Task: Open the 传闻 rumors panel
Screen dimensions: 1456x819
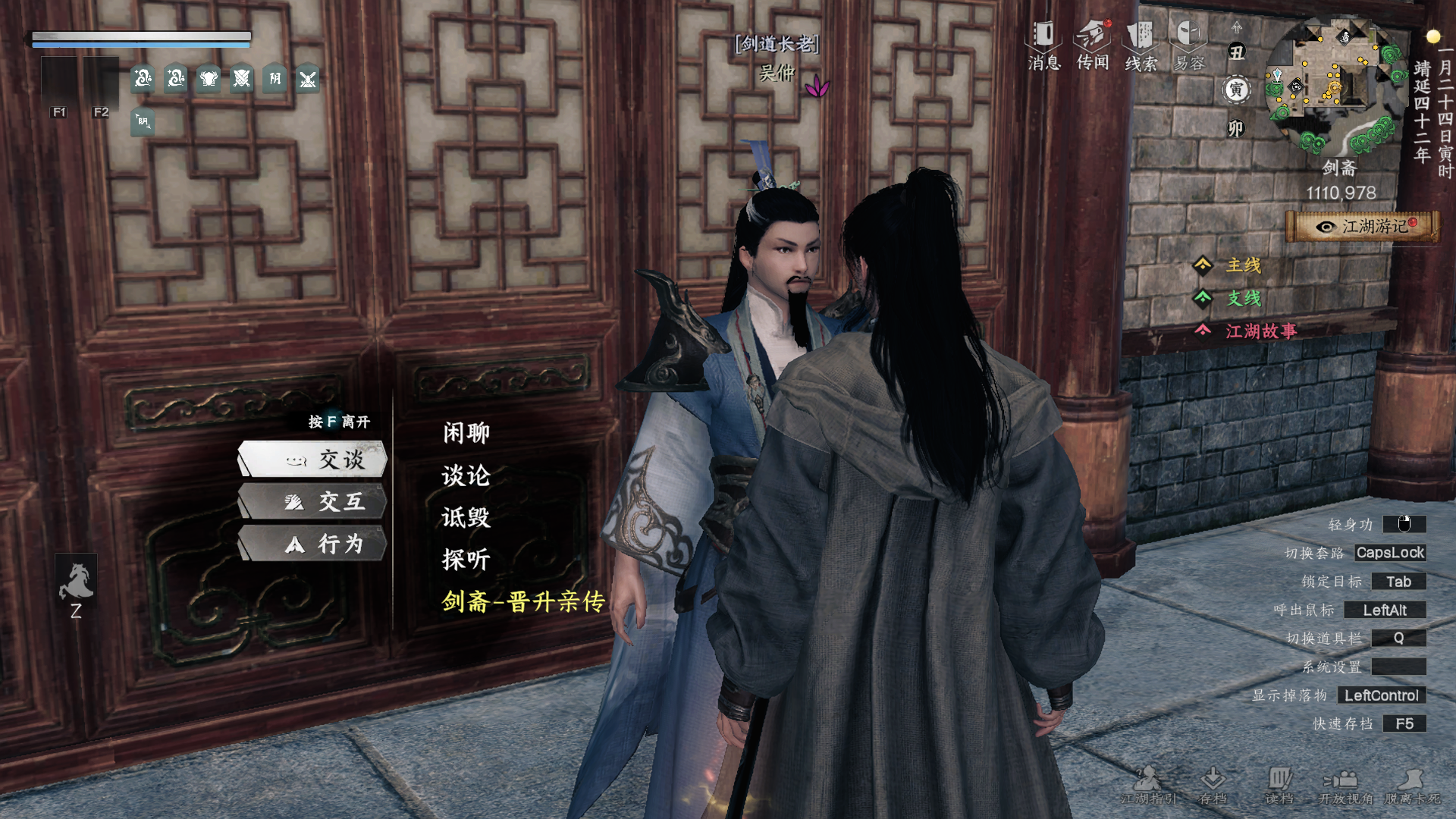Action: pyautogui.click(x=1093, y=45)
